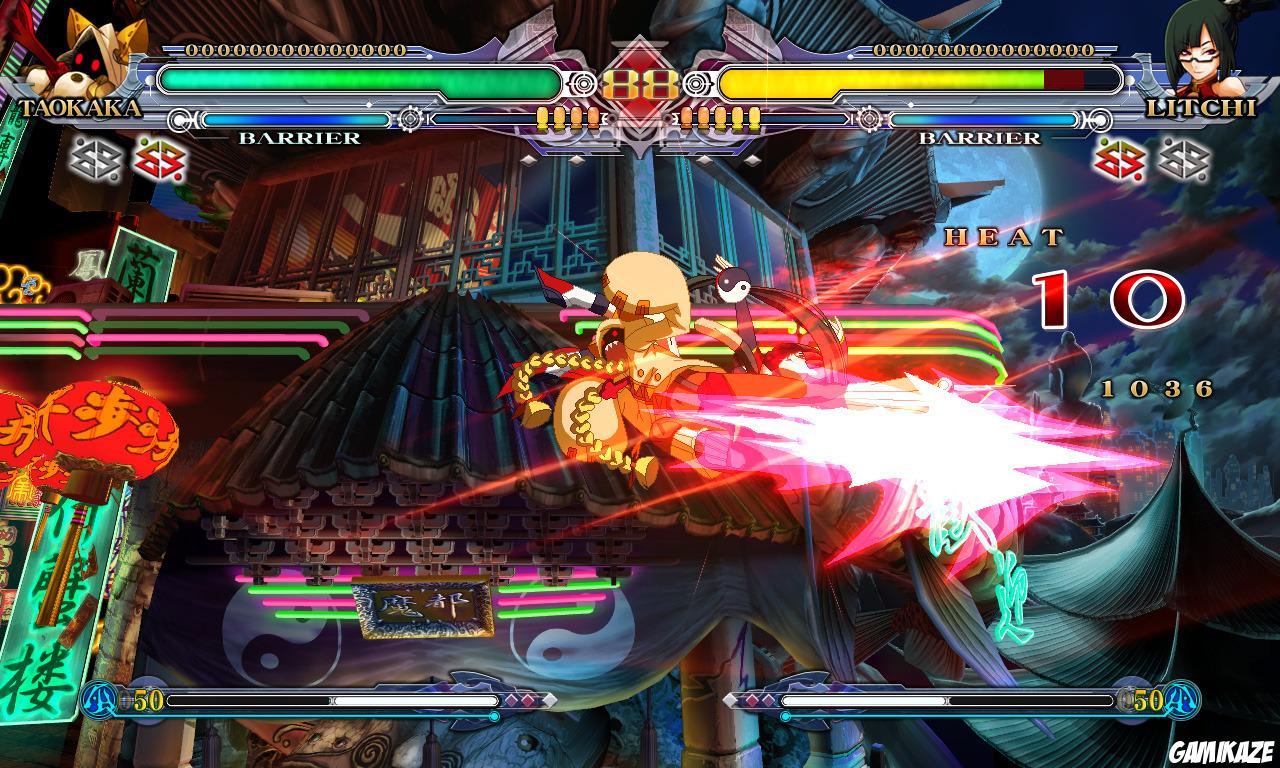Toggle Taokaka's guard primer pips

point(570,117)
